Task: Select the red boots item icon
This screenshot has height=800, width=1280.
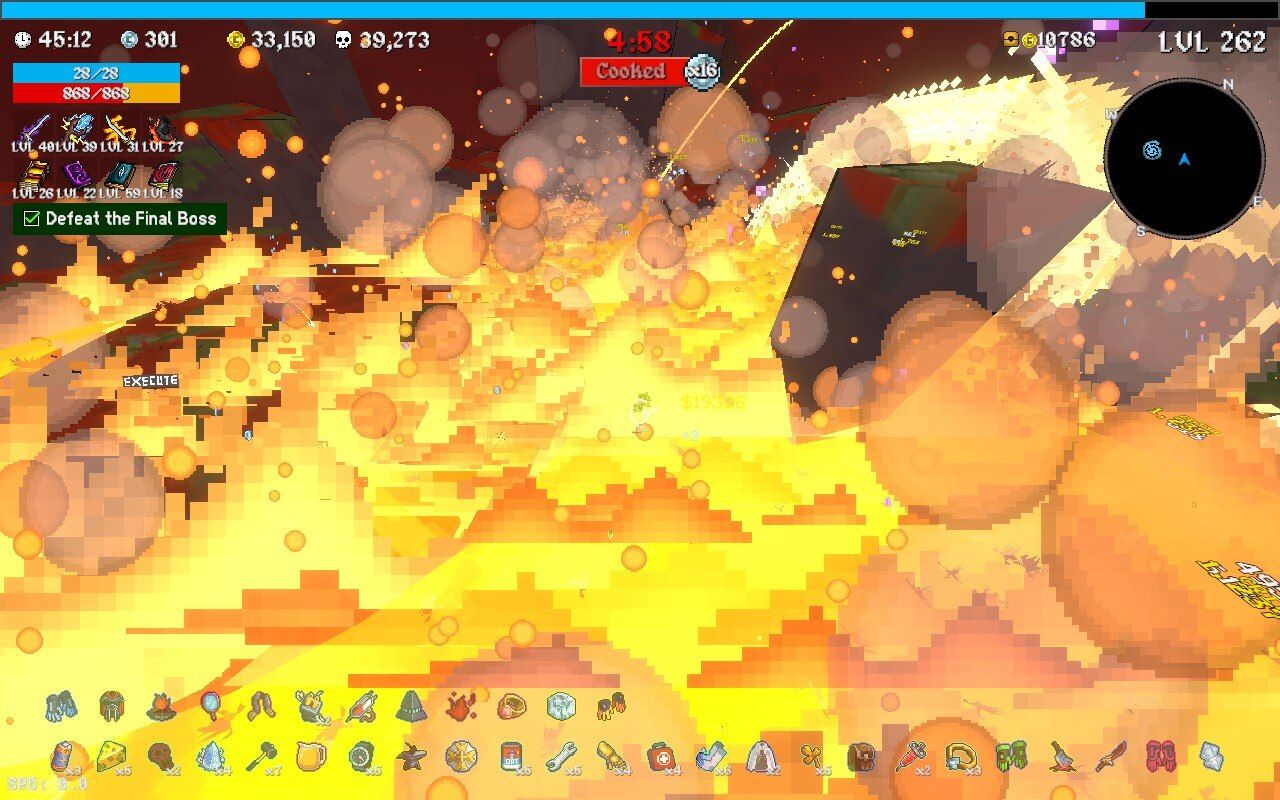Action: point(1159,757)
